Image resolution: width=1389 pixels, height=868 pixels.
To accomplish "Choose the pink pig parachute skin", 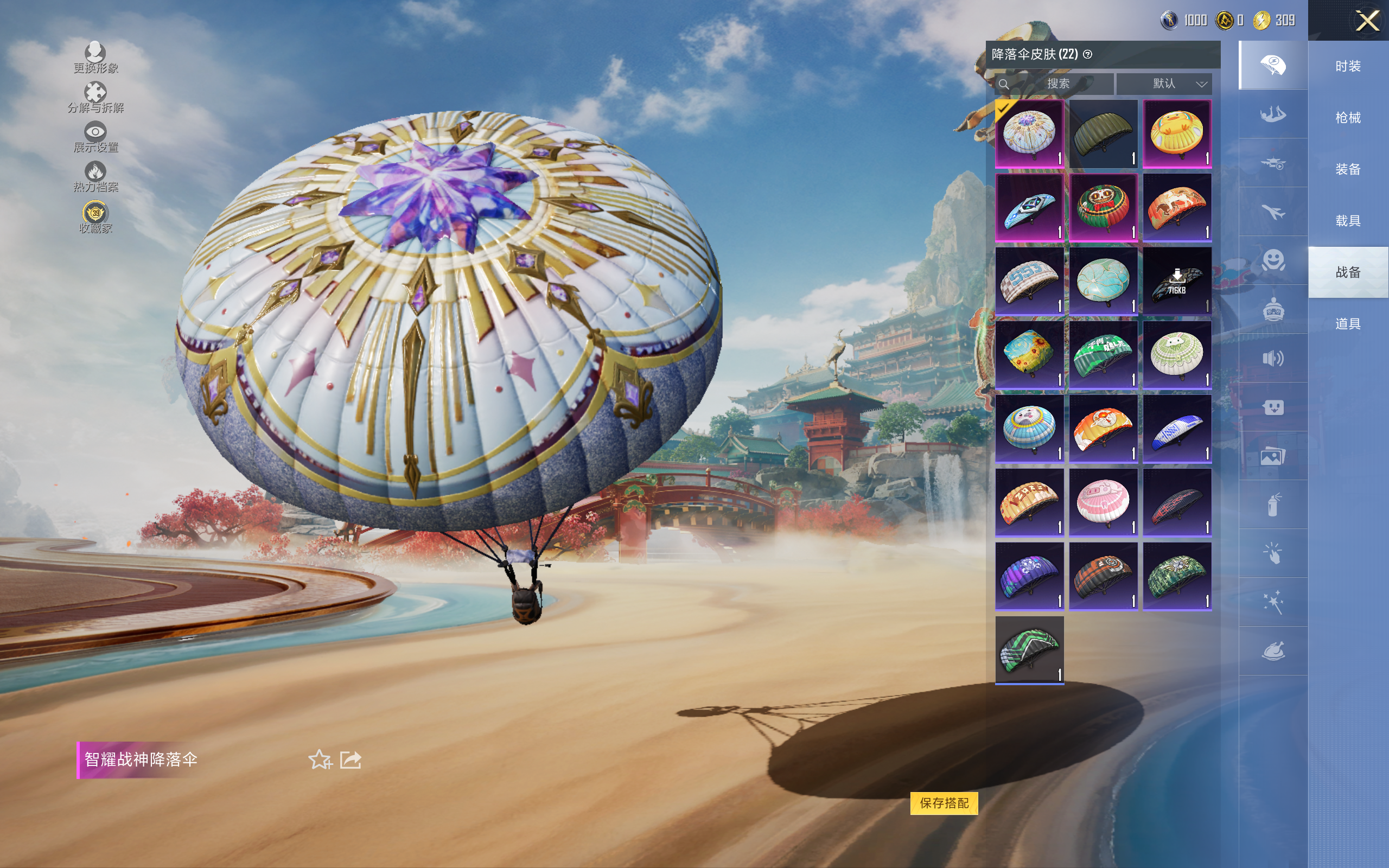I will (1103, 502).
